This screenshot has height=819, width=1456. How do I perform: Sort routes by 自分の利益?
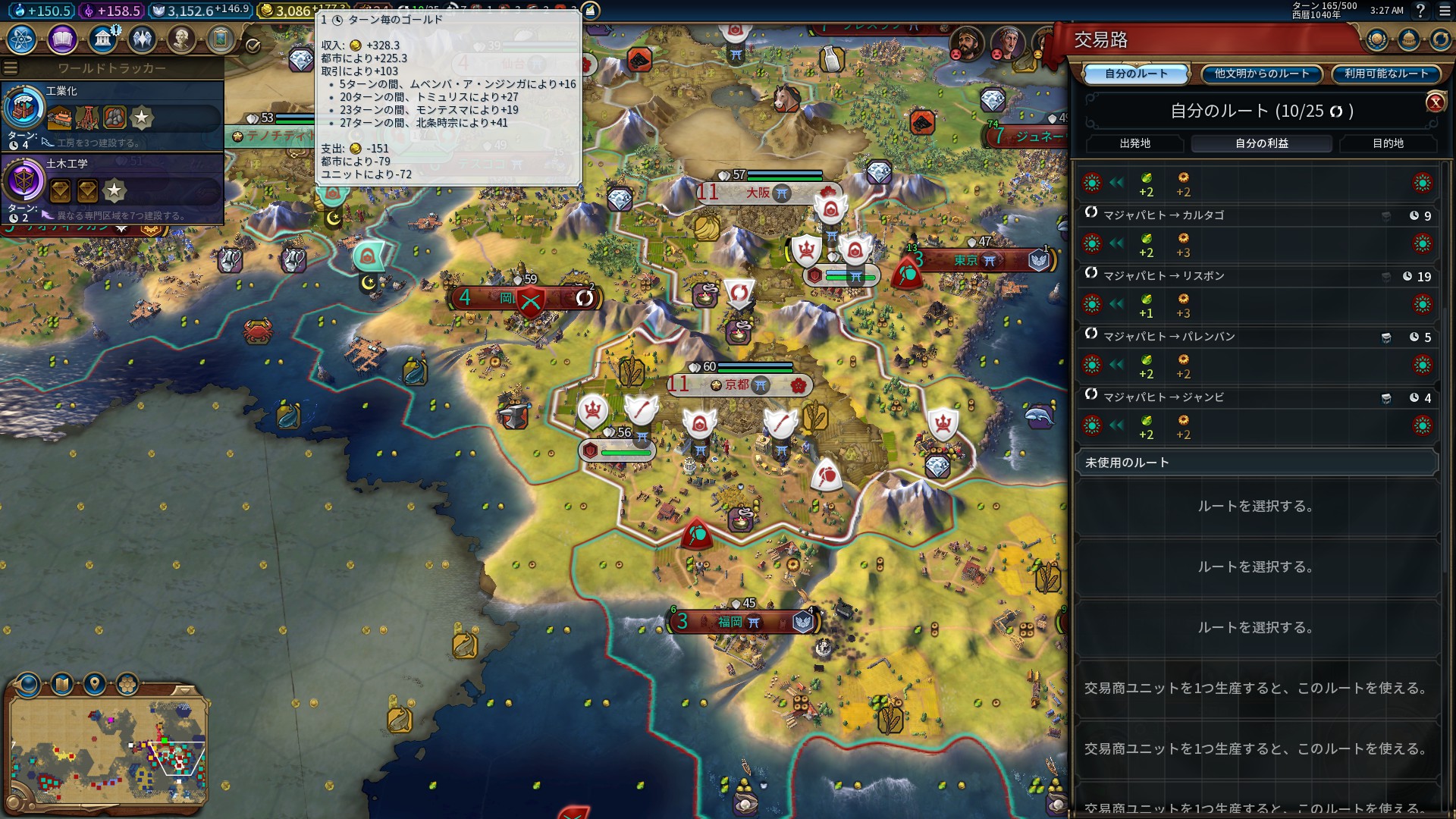tap(1261, 143)
